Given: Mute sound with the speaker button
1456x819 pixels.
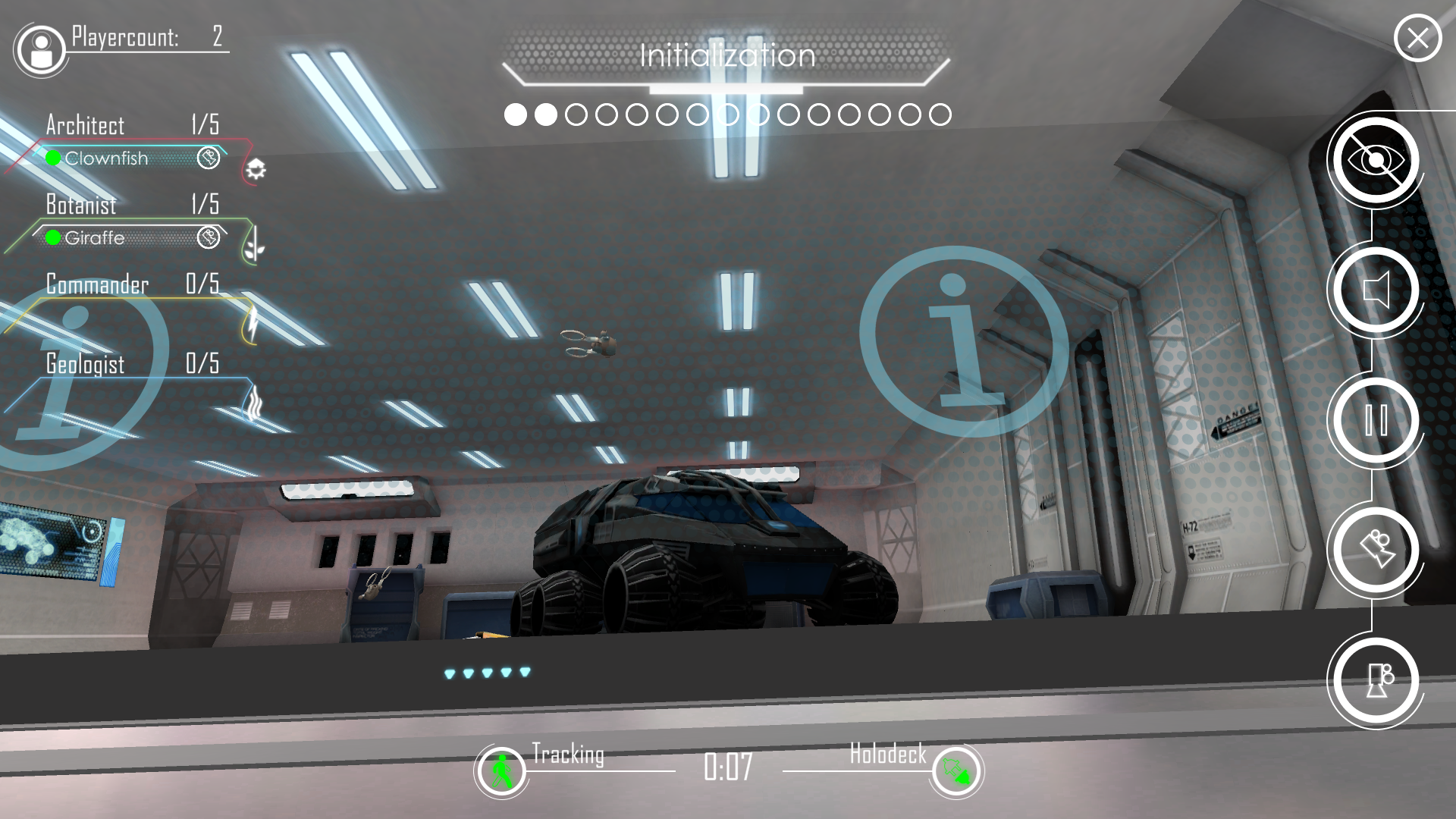Looking at the screenshot, I should [1376, 290].
